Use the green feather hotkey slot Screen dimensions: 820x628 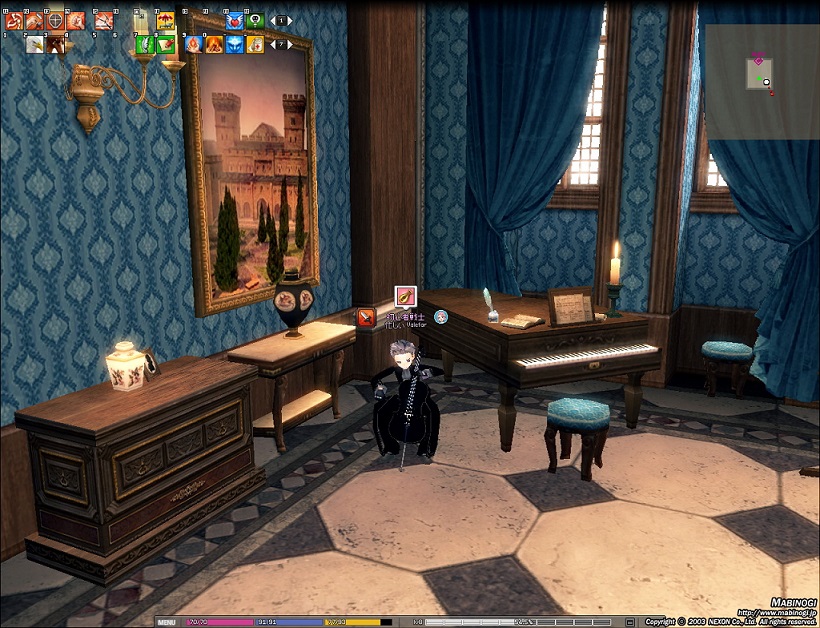(x=144, y=44)
